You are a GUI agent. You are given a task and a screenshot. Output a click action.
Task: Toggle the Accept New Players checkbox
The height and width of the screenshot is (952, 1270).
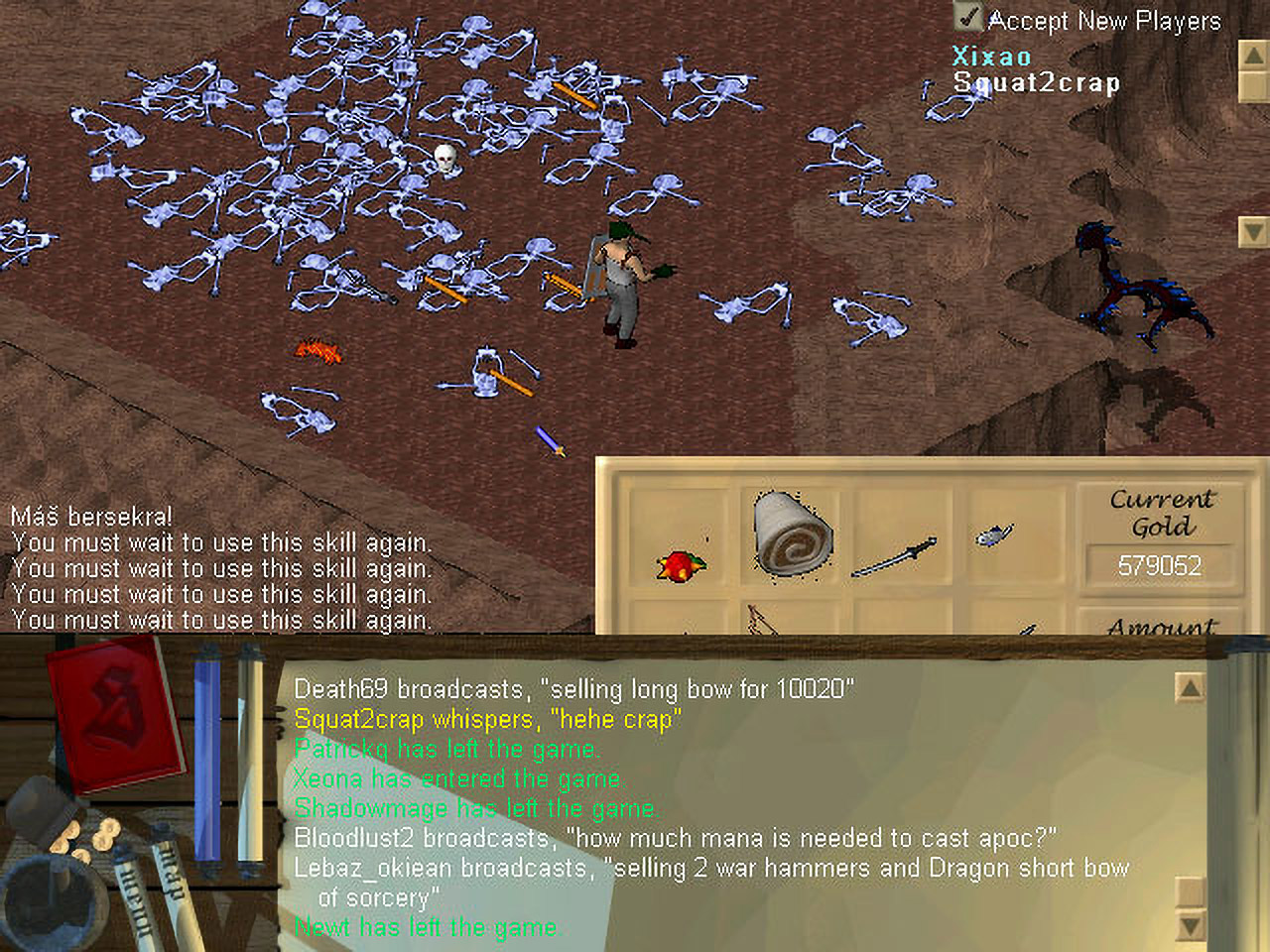click(967, 18)
